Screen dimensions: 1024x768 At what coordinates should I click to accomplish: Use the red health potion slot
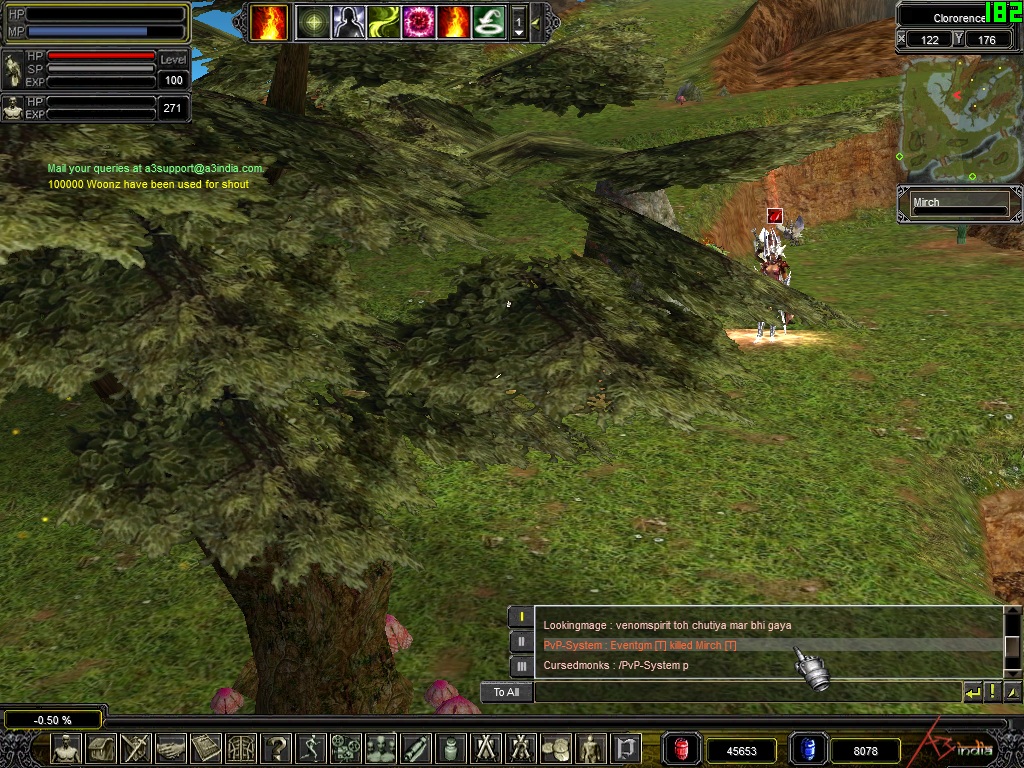682,749
